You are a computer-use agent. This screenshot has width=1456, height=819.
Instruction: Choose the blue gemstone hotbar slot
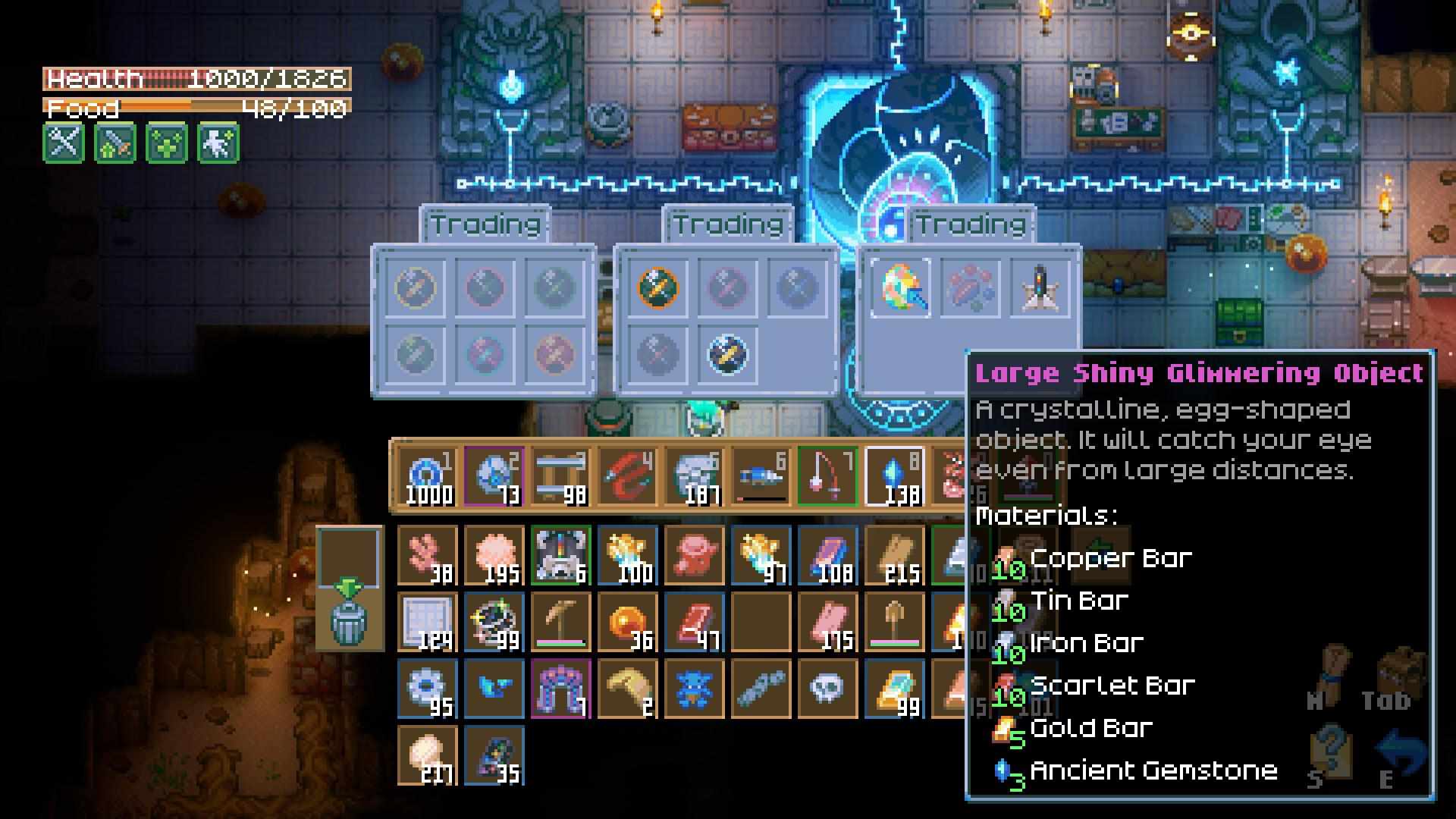click(894, 477)
